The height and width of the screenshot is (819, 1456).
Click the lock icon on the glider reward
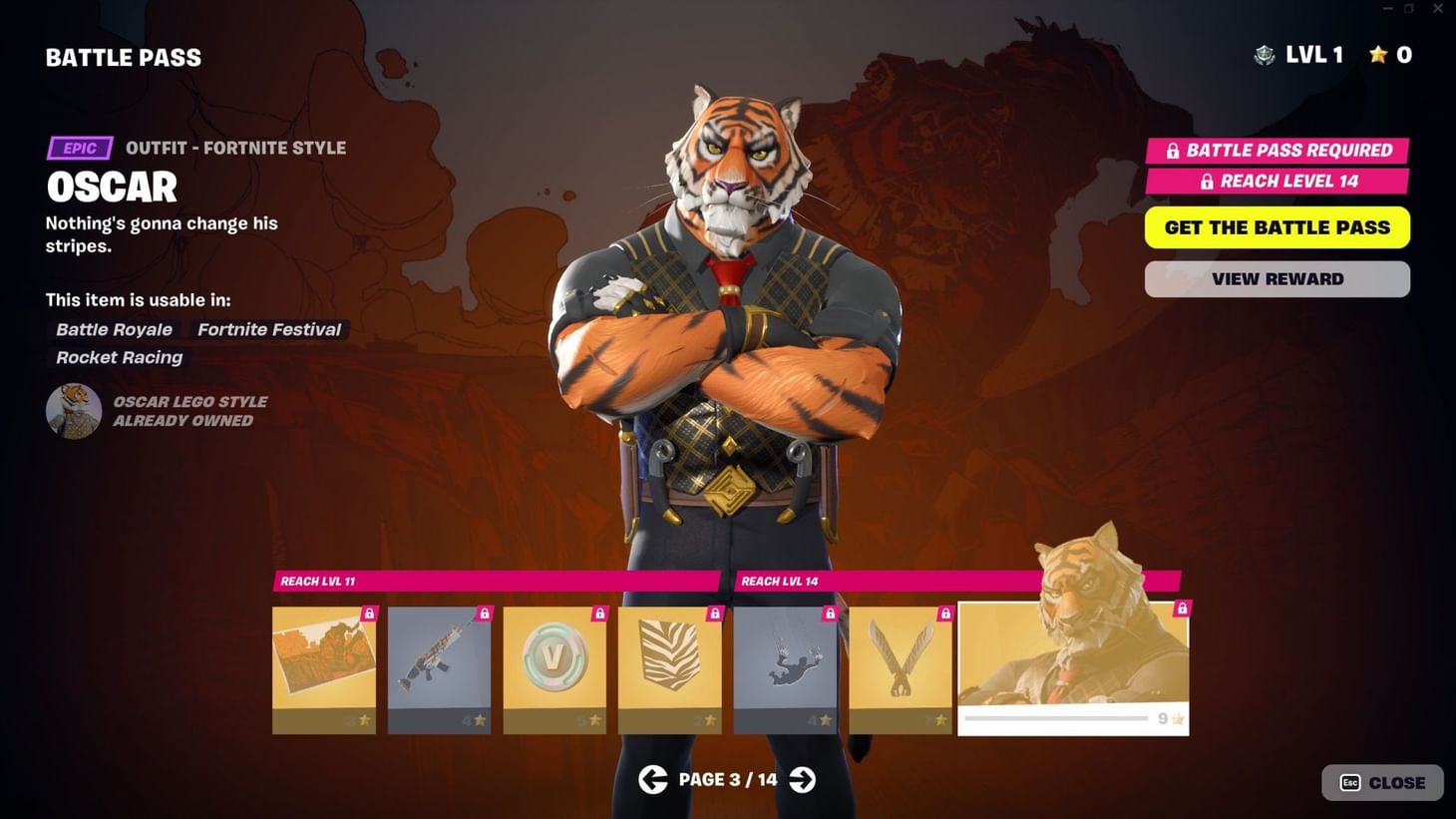coord(944,614)
